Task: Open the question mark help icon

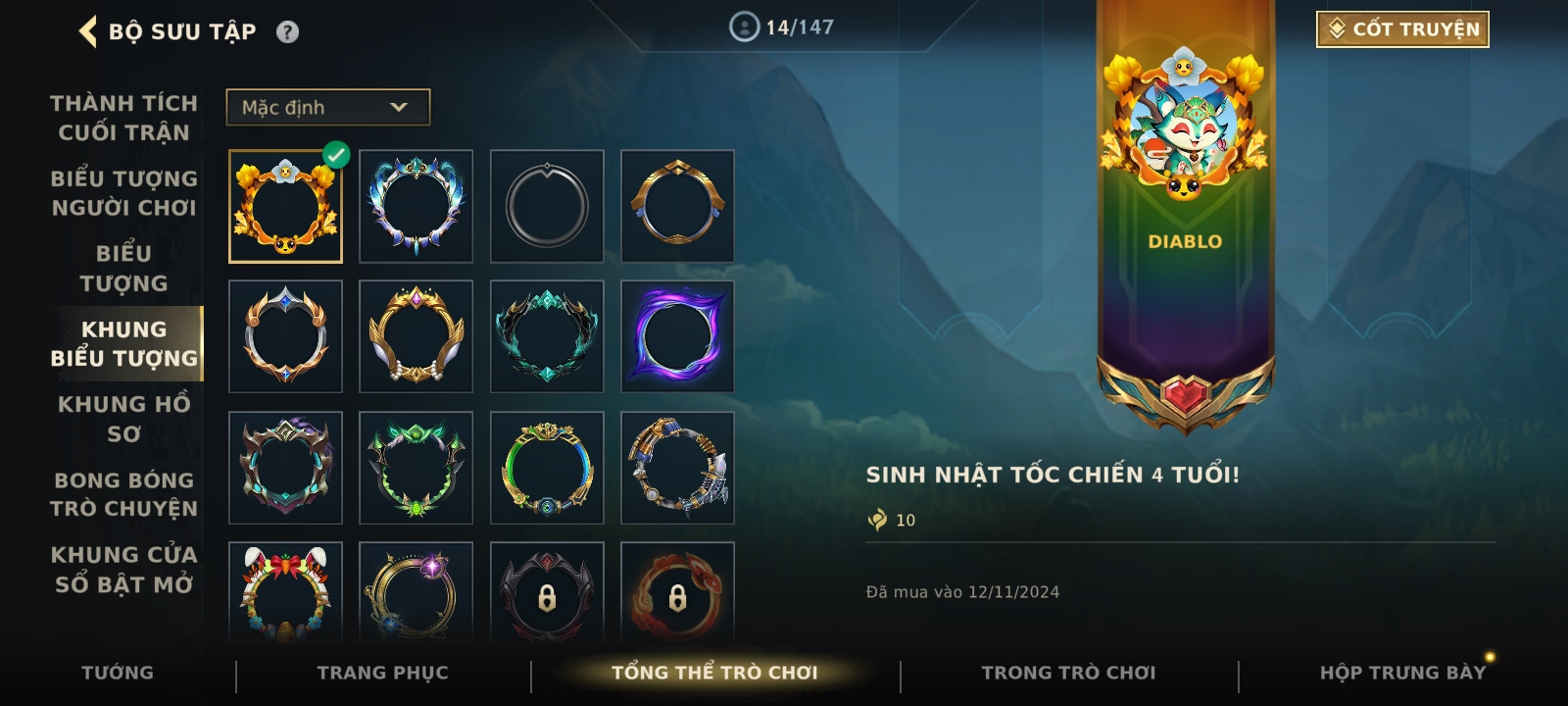Action: click(x=287, y=32)
